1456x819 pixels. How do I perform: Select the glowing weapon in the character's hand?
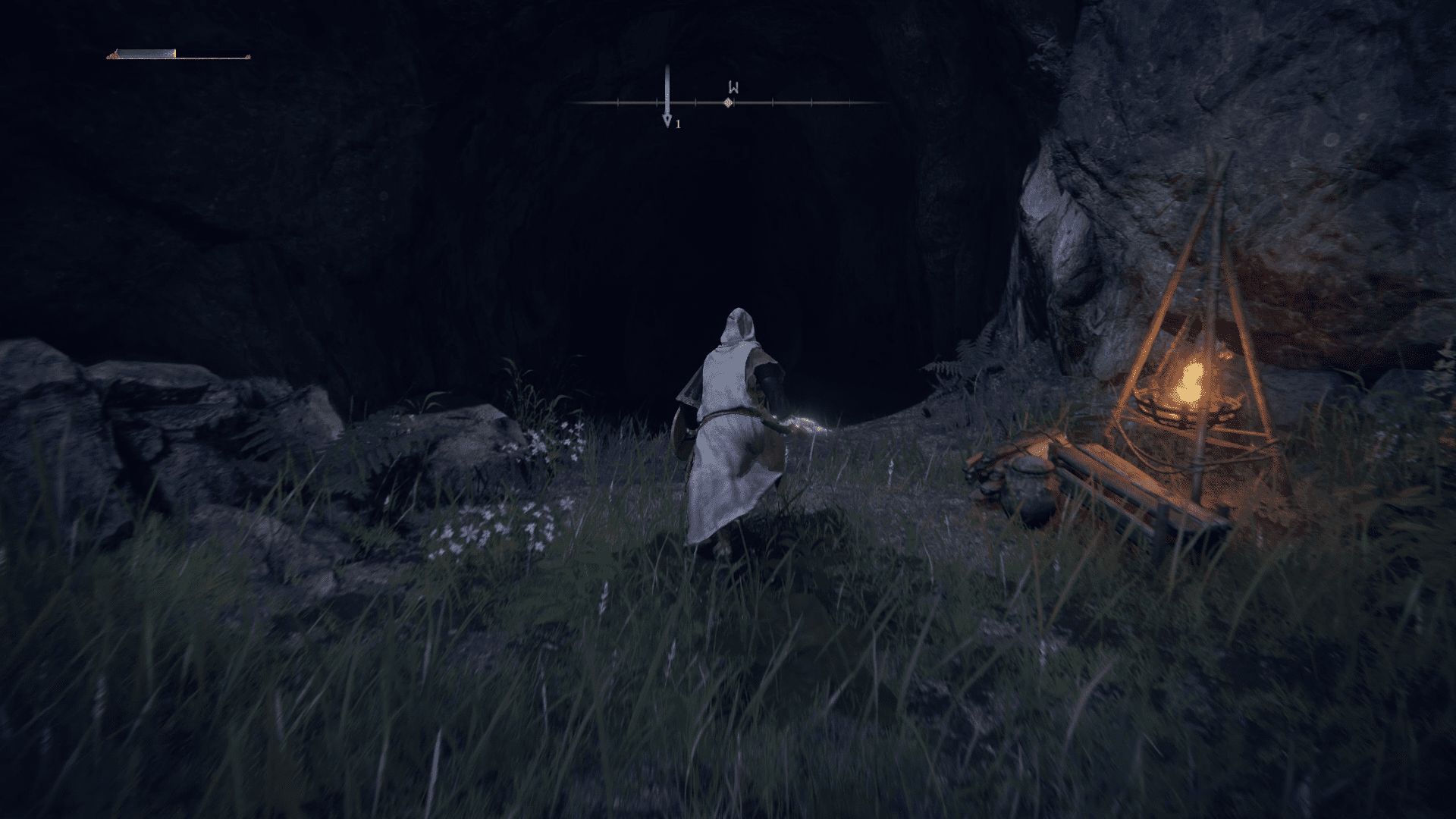click(804, 423)
